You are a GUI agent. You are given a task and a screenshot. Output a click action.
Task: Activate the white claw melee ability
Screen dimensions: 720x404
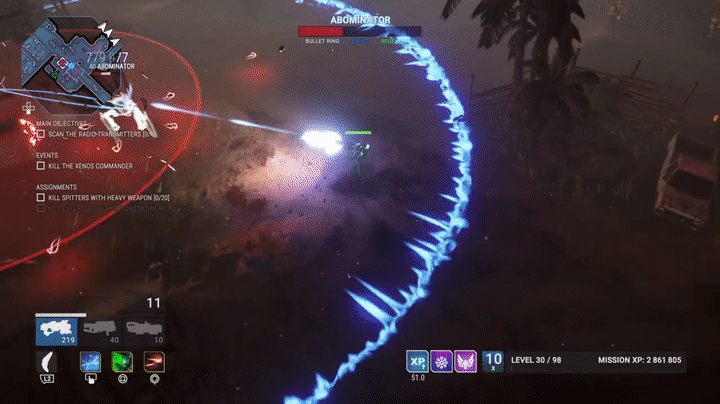[46, 361]
